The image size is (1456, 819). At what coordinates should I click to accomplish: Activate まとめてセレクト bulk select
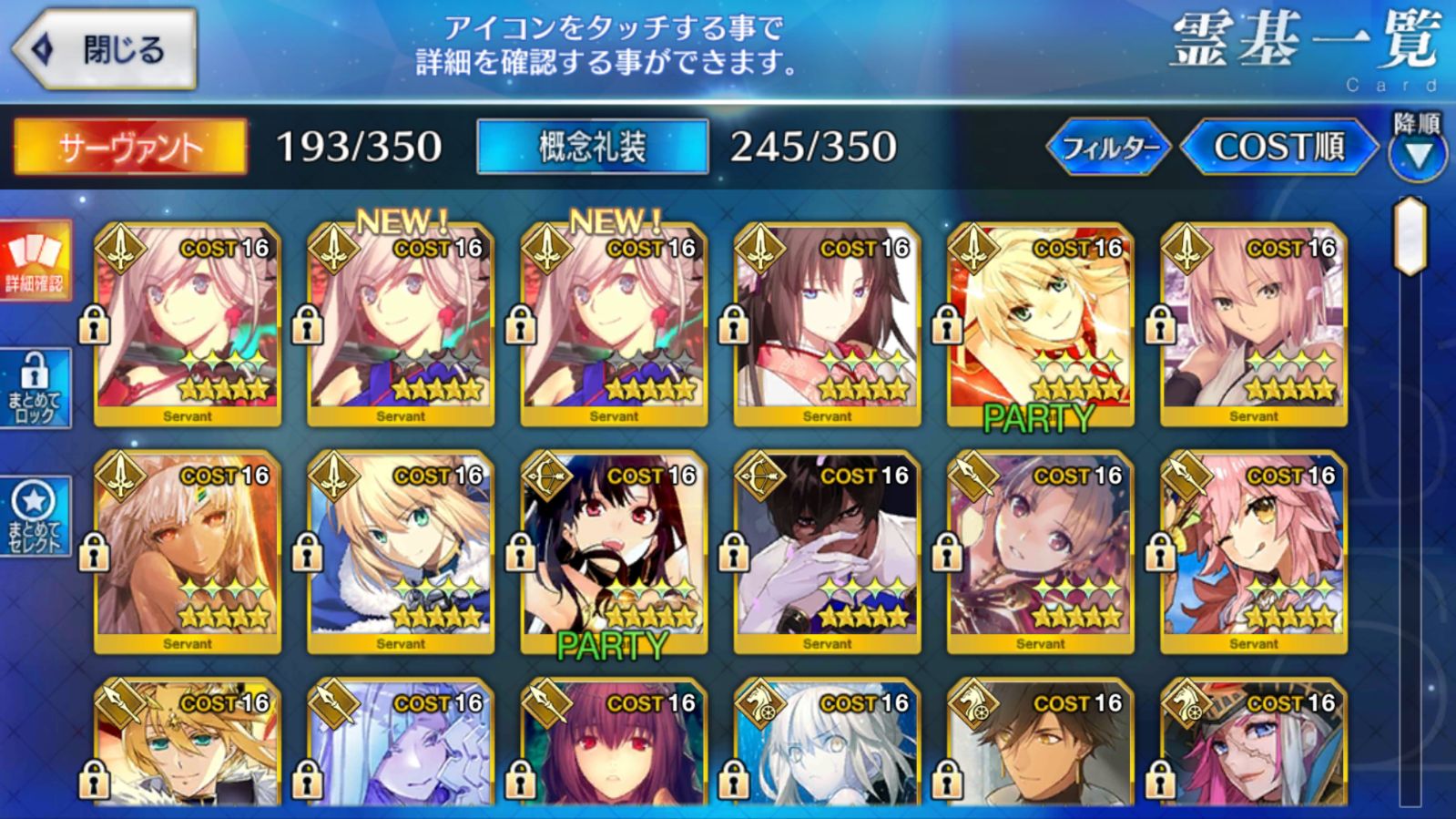35,517
